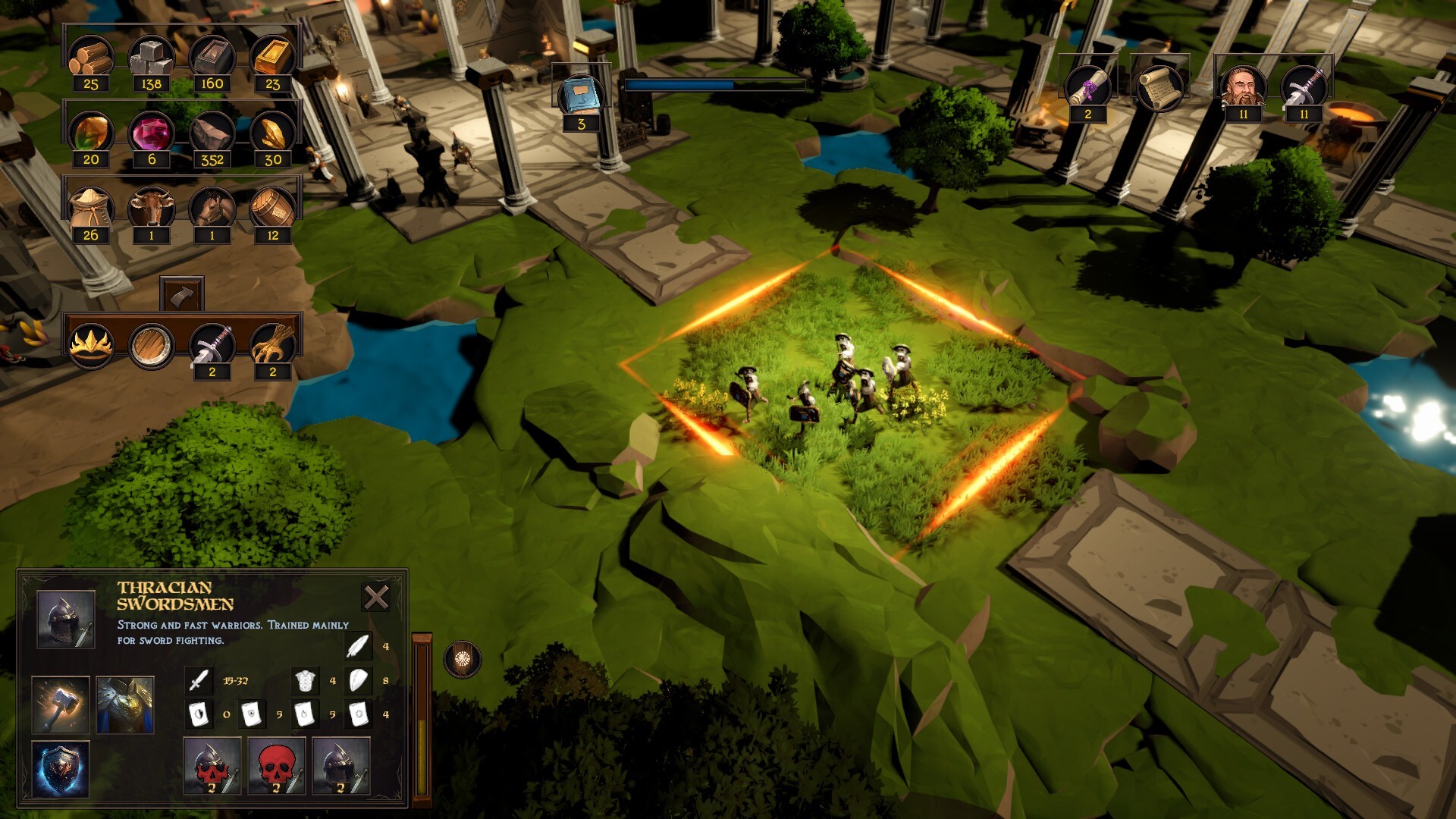Select the wooden round shield icon
The width and height of the screenshot is (1456, 819).
[151, 346]
